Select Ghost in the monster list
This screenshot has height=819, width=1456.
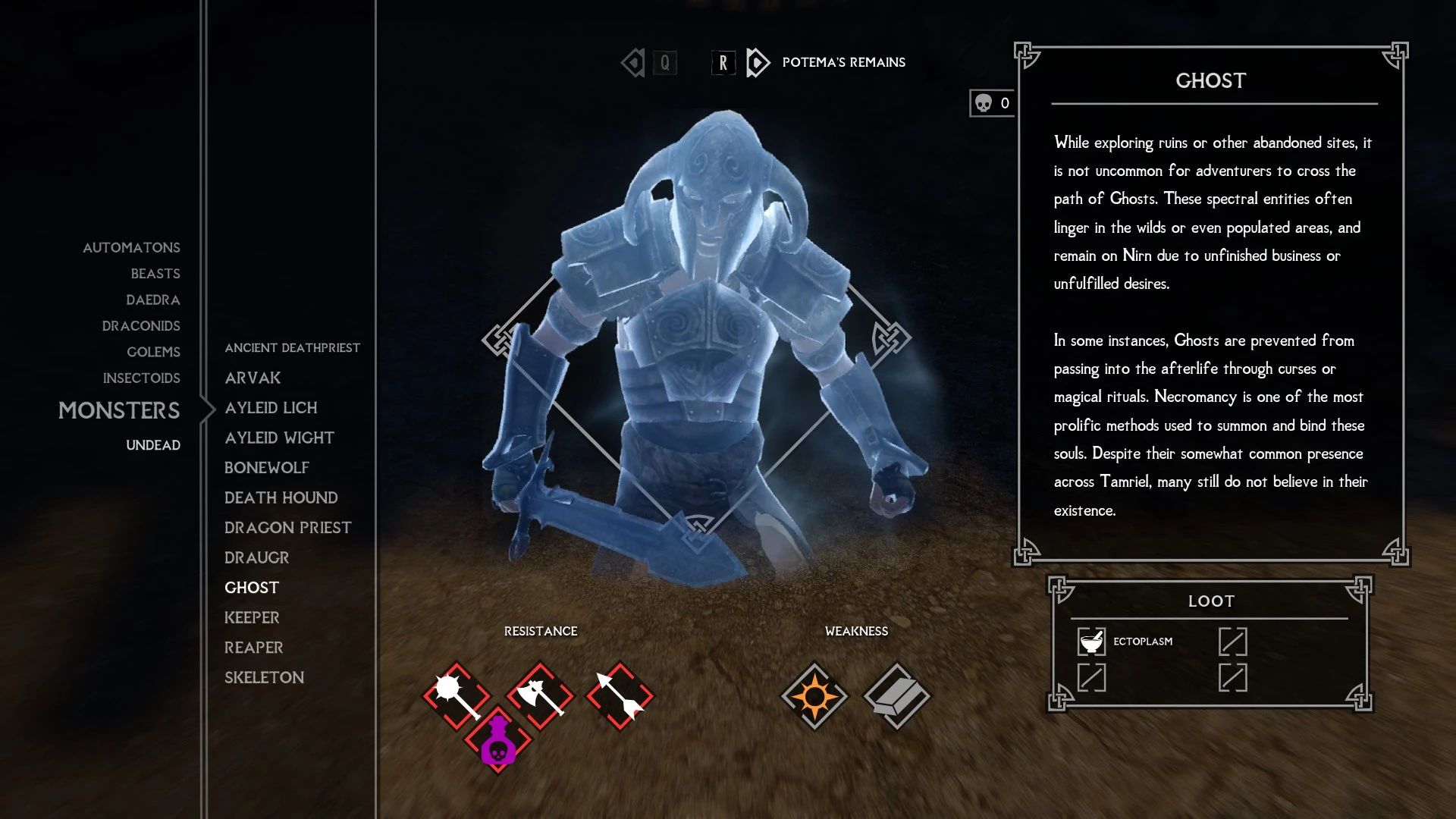253,587
